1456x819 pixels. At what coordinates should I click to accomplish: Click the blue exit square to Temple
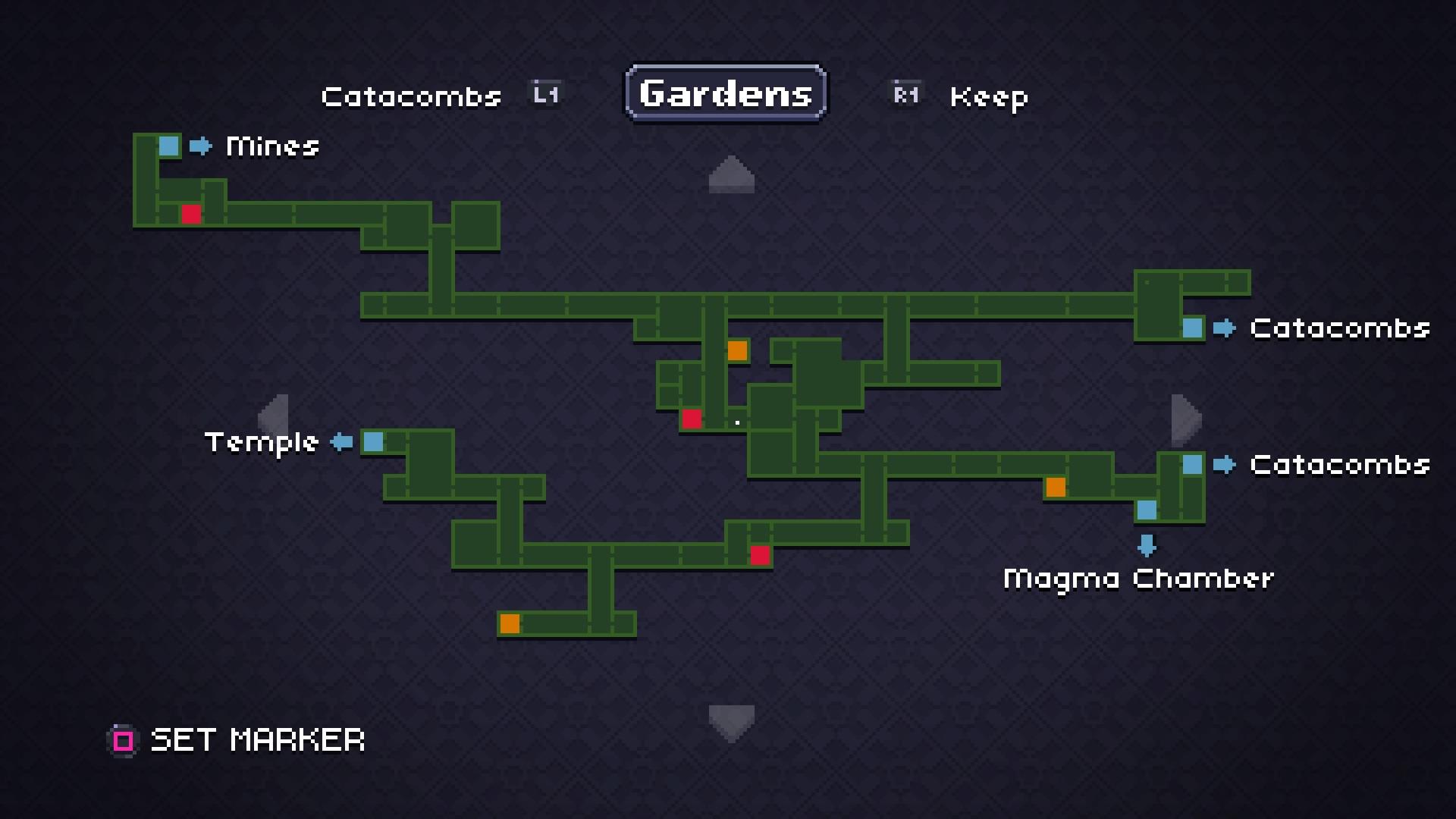tap(373, 442)
